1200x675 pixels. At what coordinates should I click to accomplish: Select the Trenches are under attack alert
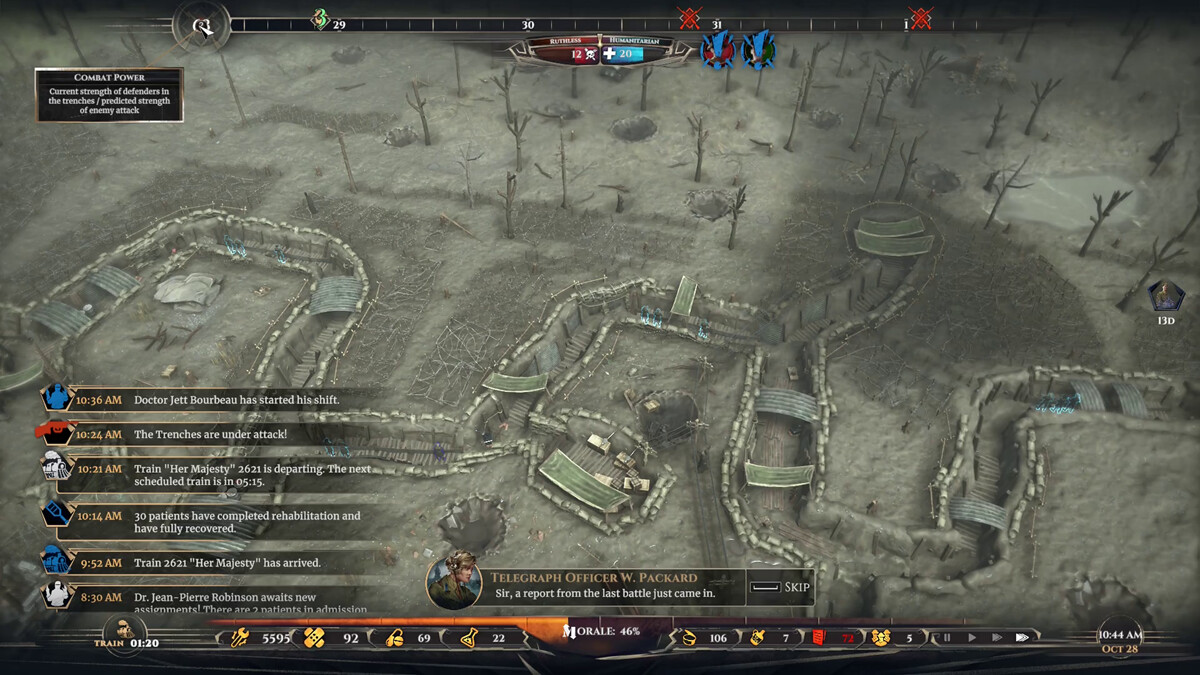click(x=58, y=433)
